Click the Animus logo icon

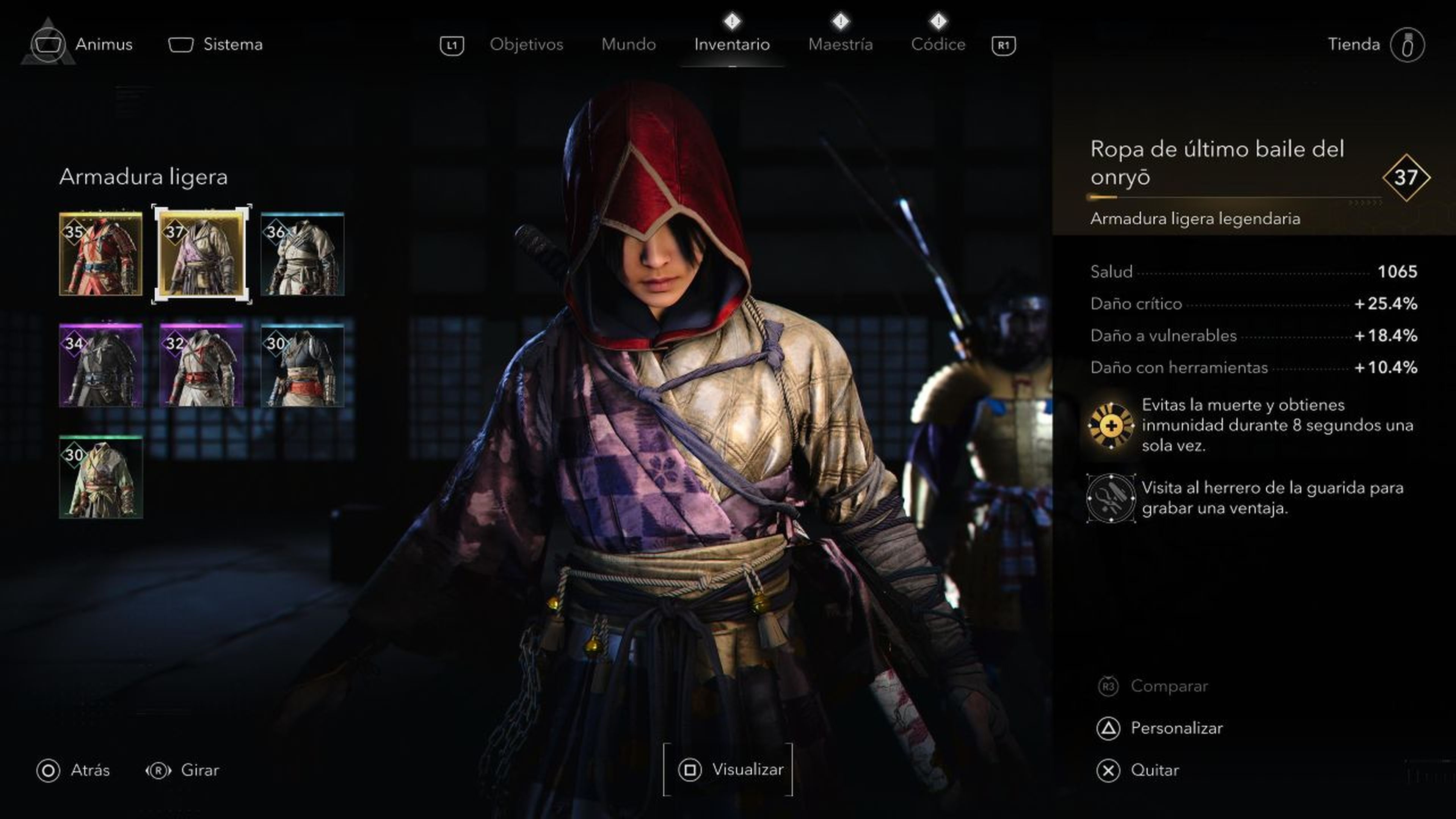(x=49, y=44)
